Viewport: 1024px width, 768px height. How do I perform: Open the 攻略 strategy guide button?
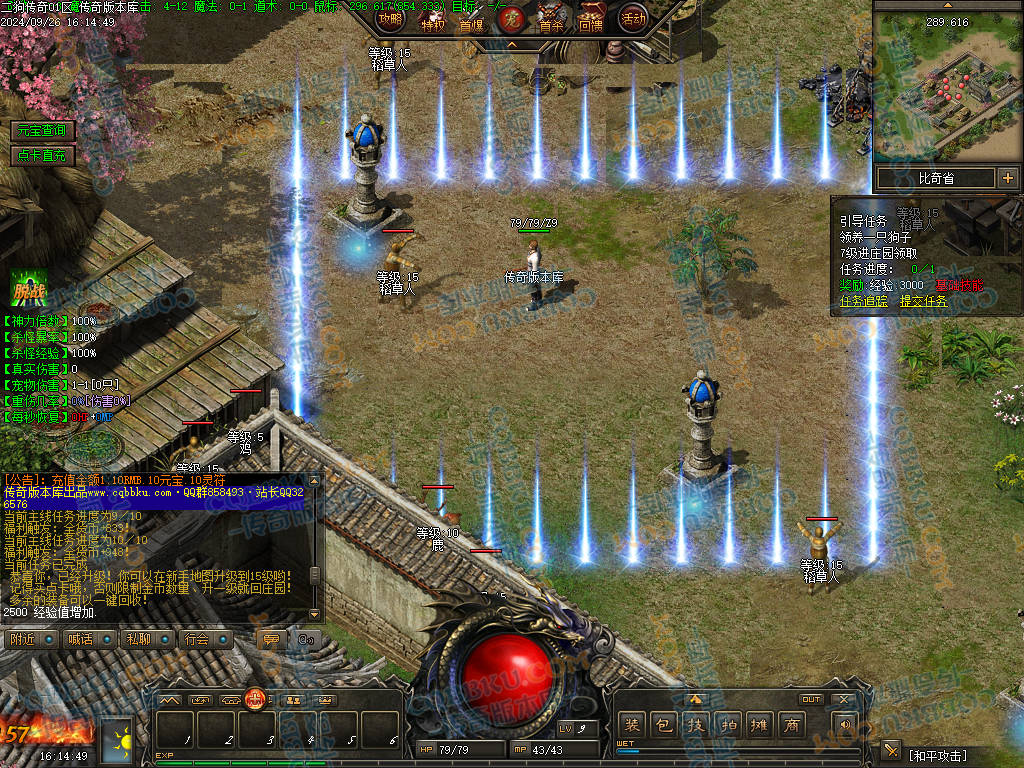pos(391,18)
